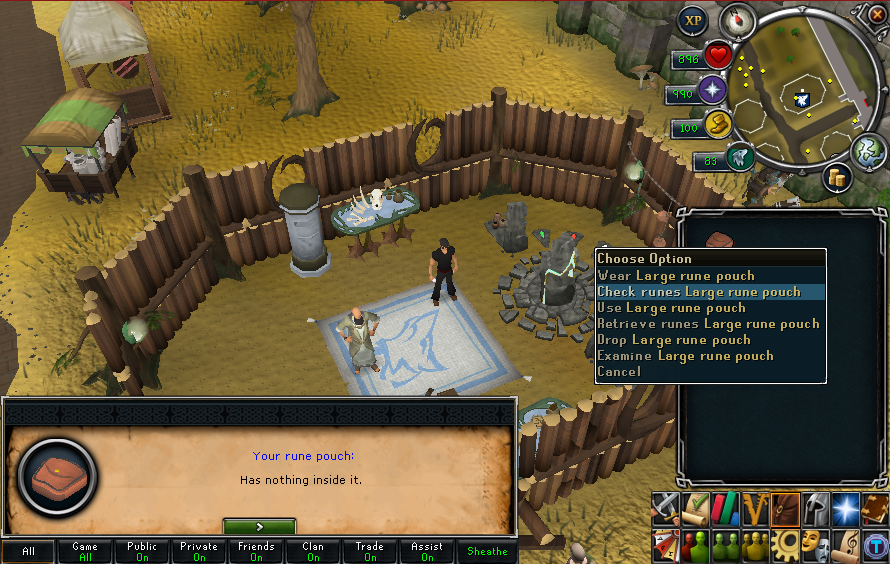Switch to the Public chat filter tab

coord(142,552)
